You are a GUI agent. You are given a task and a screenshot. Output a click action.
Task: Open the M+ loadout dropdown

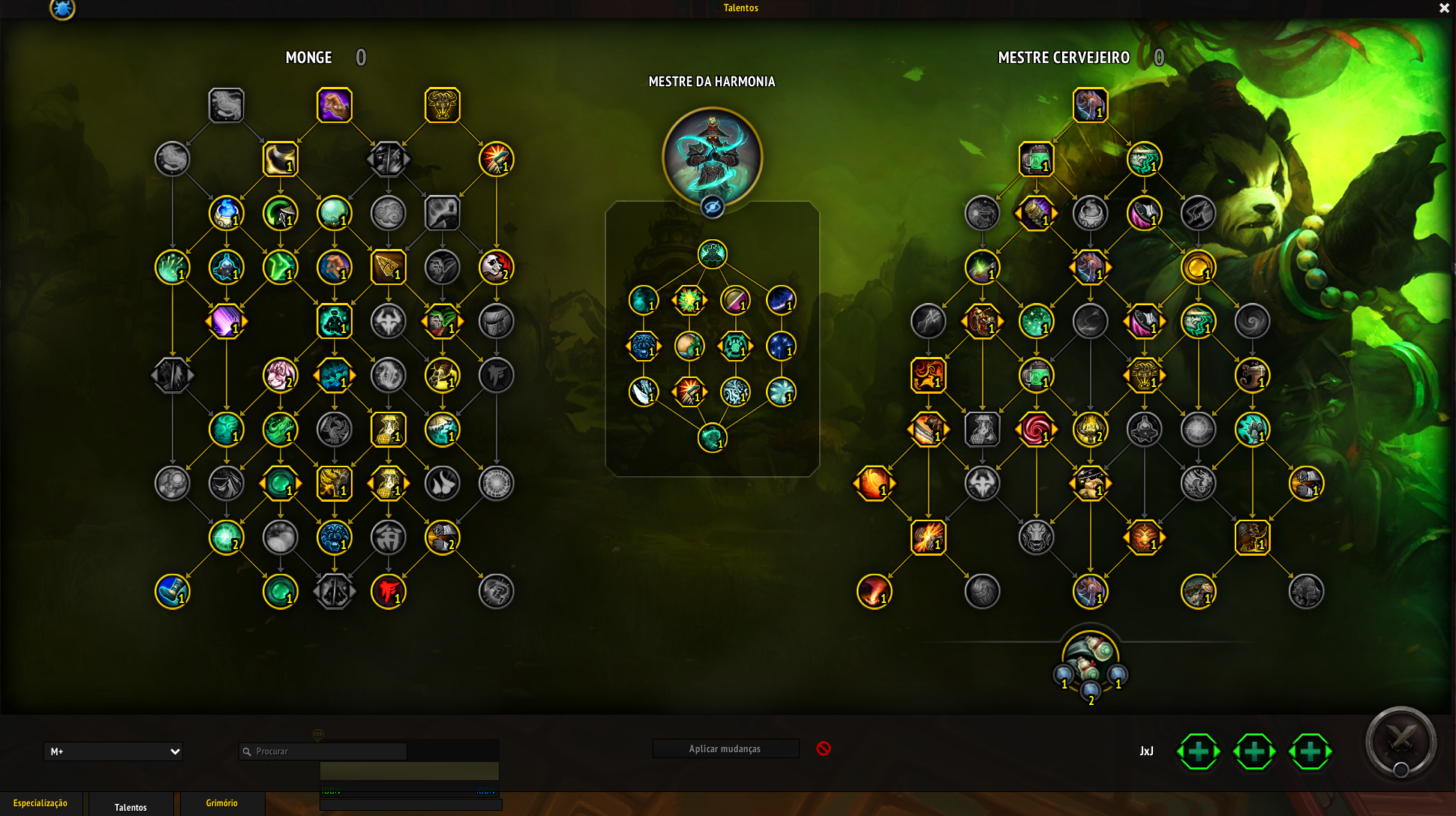pos(114,751)
